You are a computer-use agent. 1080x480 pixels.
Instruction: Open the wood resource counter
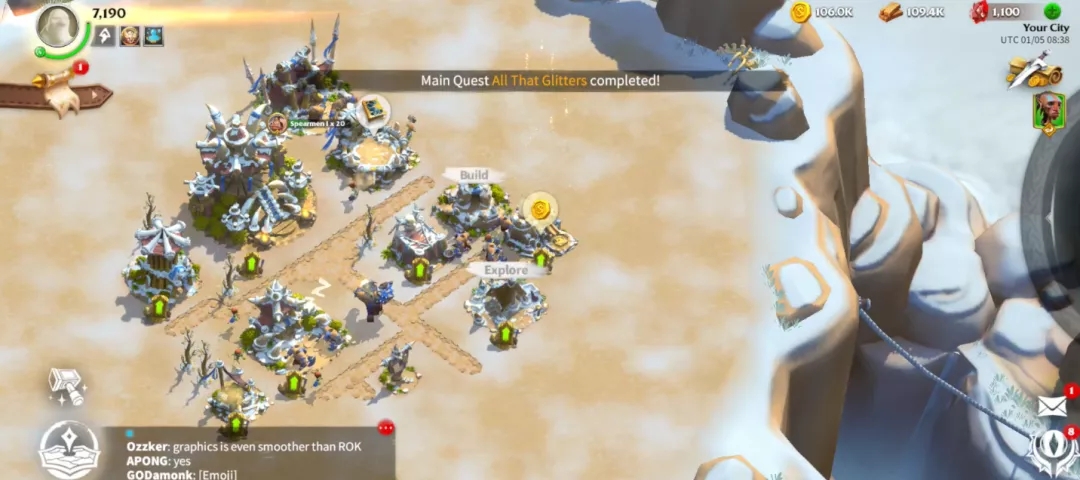pos(912,12)
